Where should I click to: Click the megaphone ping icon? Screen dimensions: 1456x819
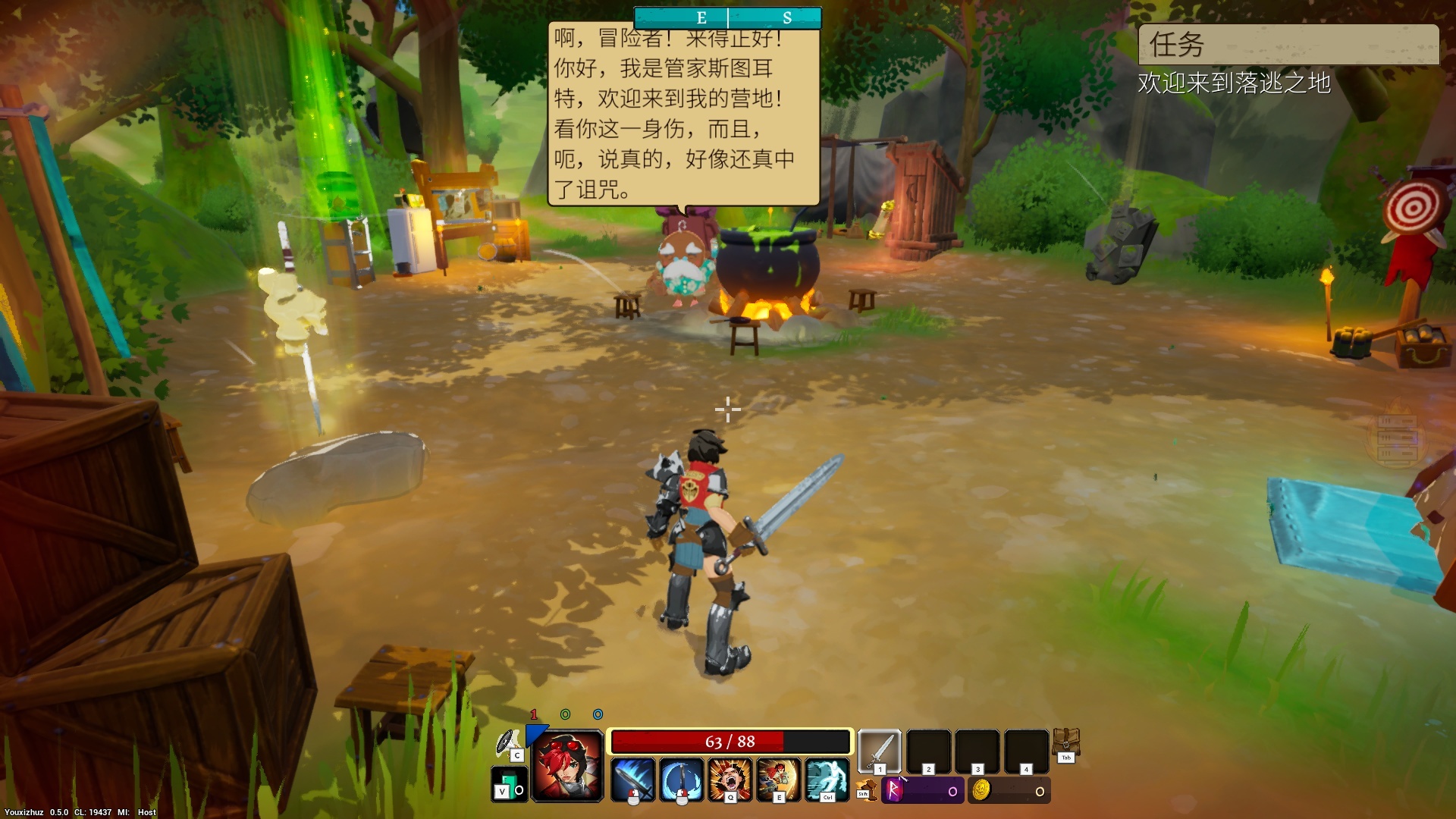(508, 743)
